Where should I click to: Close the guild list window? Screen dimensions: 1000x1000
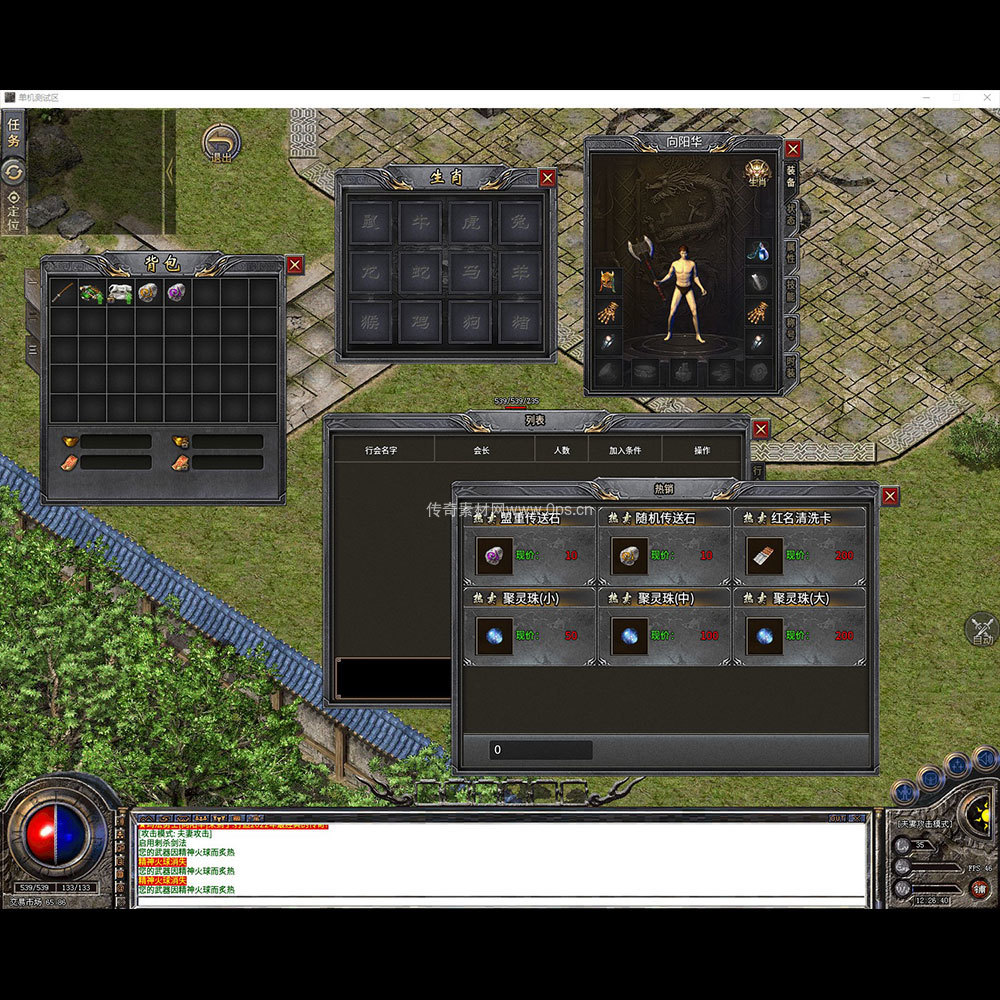coord(761,429)
